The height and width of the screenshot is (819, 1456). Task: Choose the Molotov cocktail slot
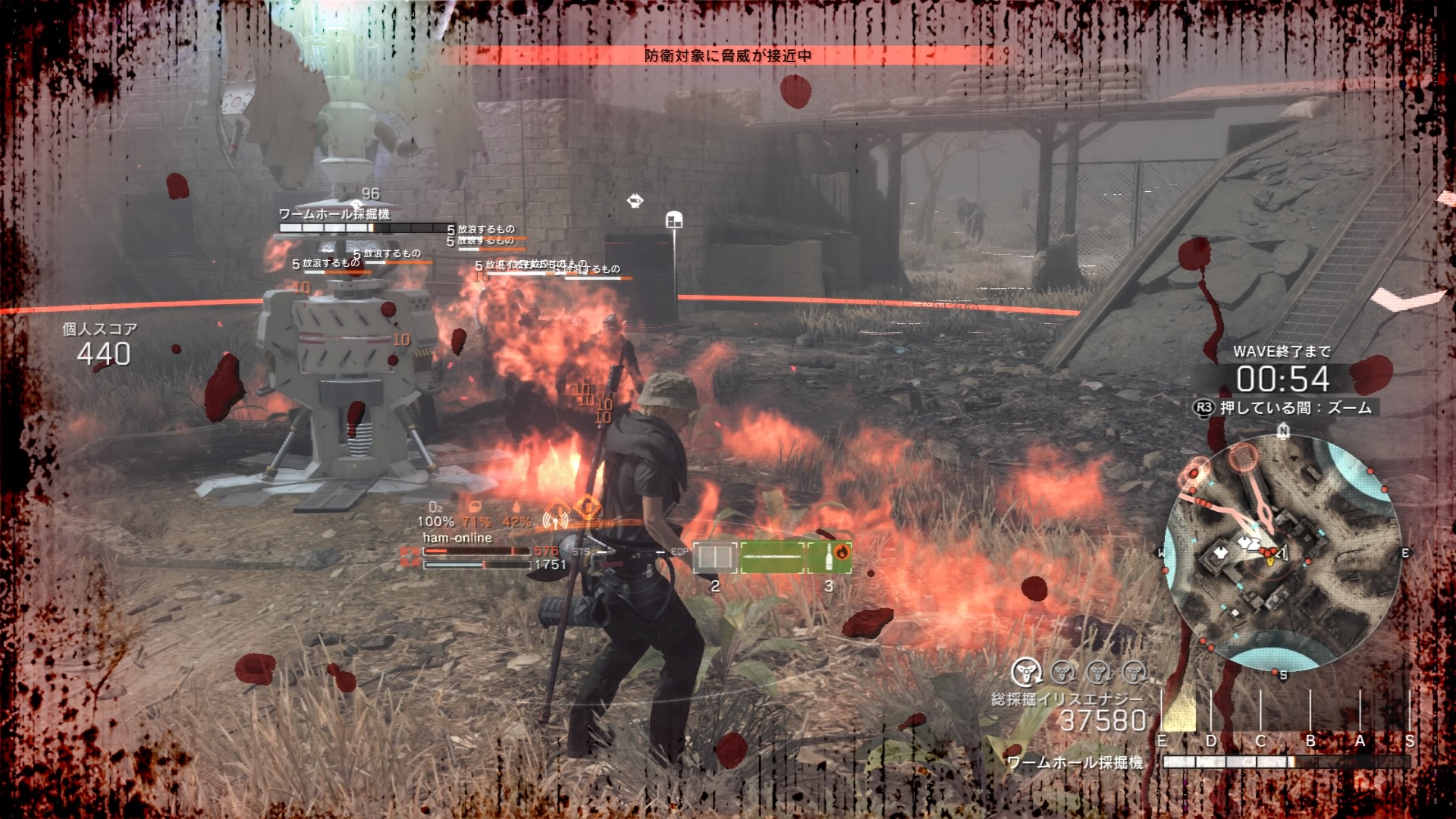(x=830, y=558)
